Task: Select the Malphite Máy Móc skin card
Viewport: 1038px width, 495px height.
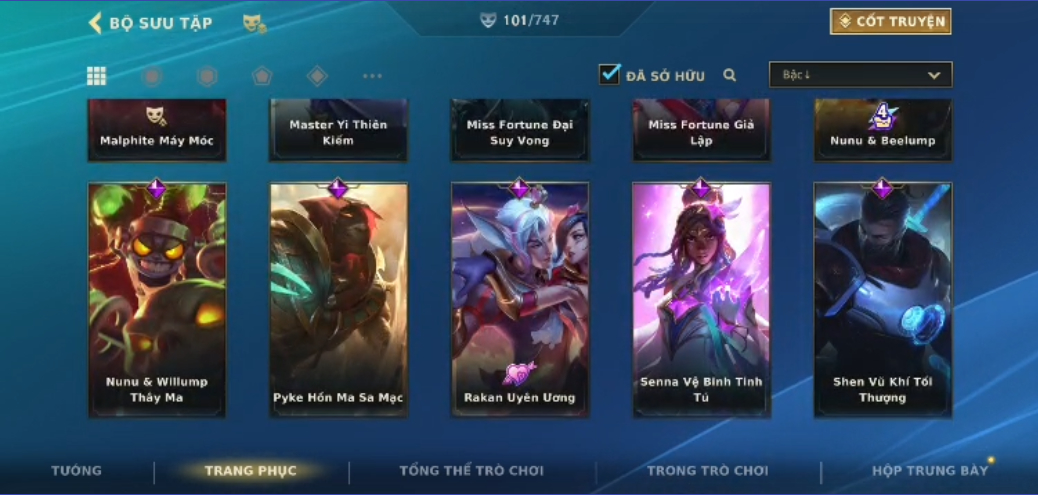Action: coord(157,130)
